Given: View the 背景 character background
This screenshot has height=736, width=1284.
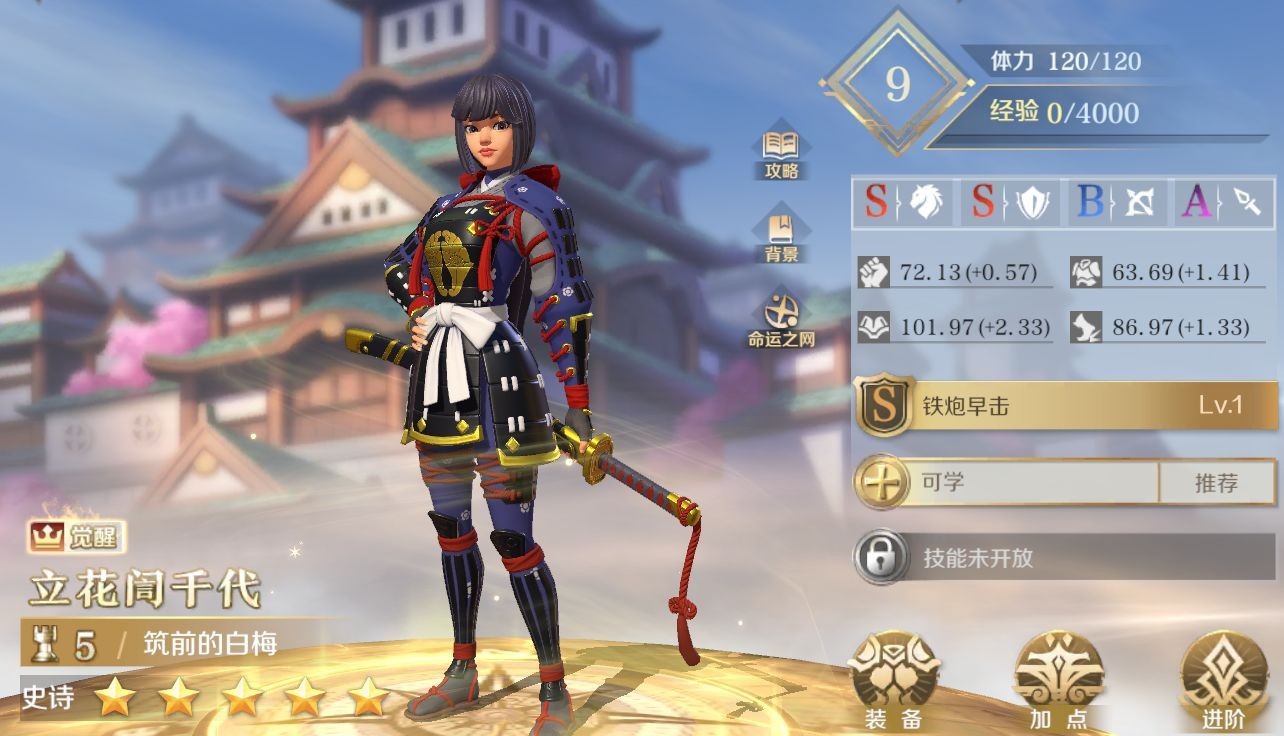Looking at the screenshot, I should point(781,236).
